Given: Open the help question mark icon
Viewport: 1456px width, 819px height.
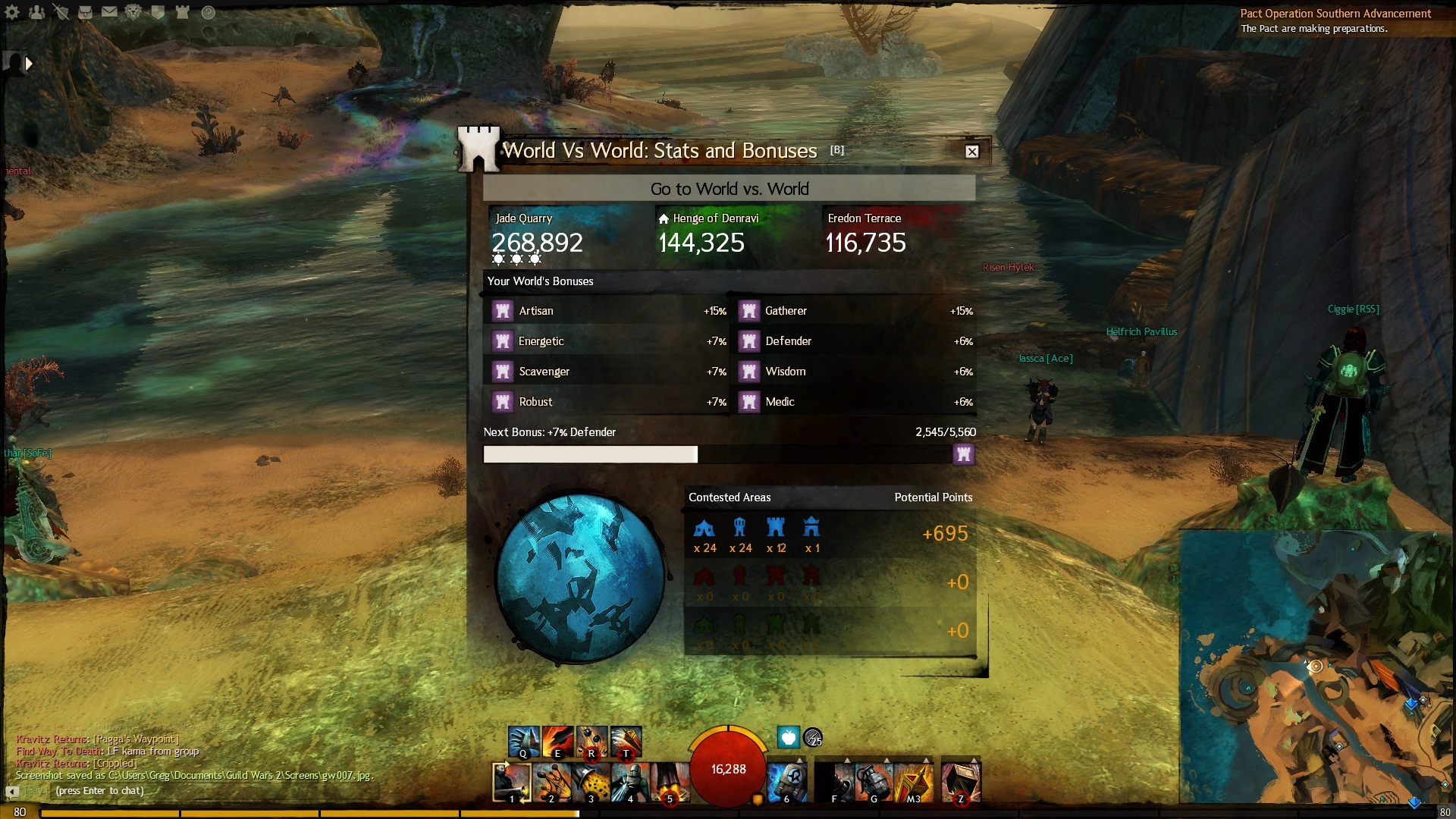Looking at the screenshot, I should click(x=208, y=12).
